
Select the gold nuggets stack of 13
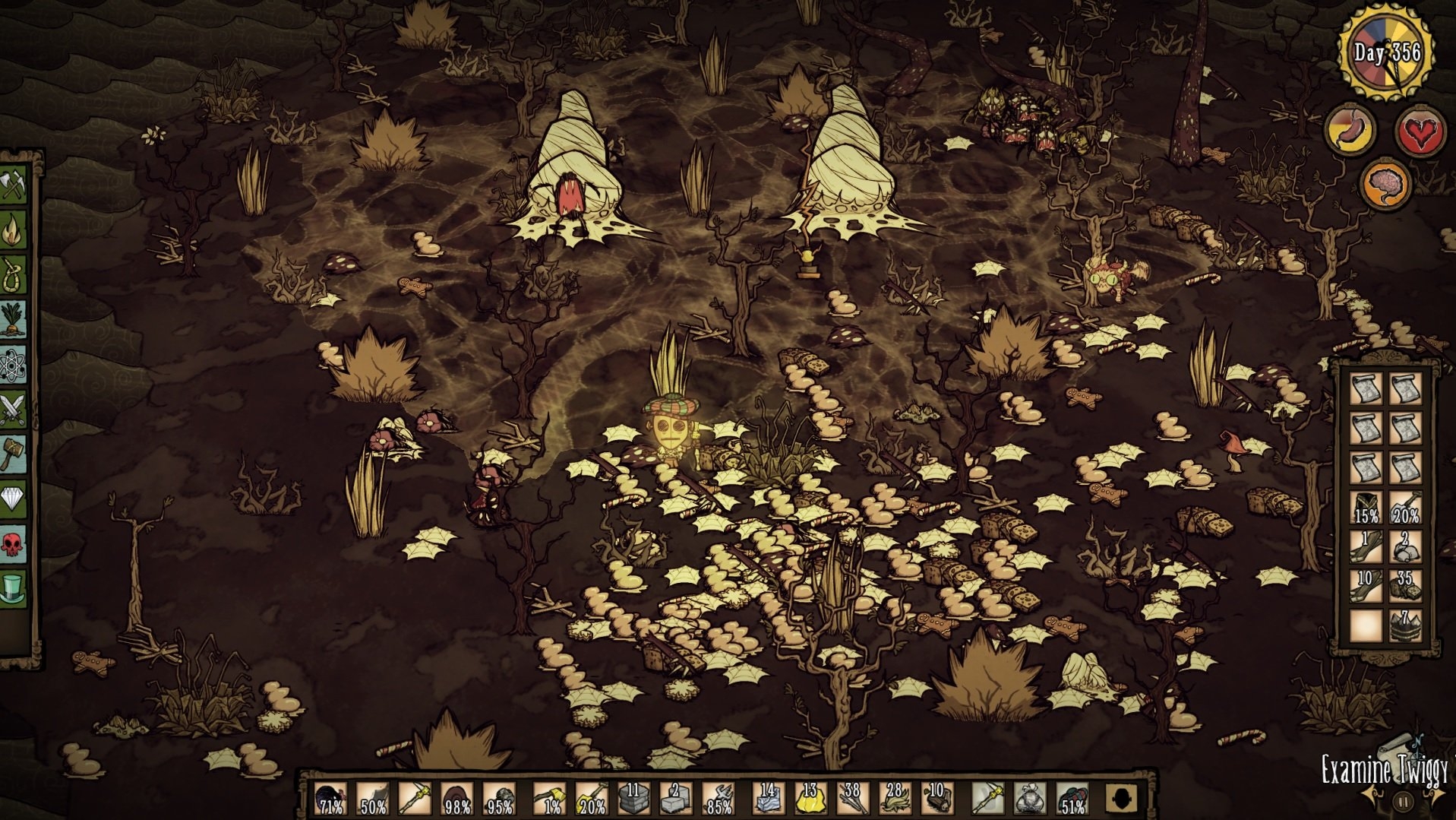click(810, 799)
